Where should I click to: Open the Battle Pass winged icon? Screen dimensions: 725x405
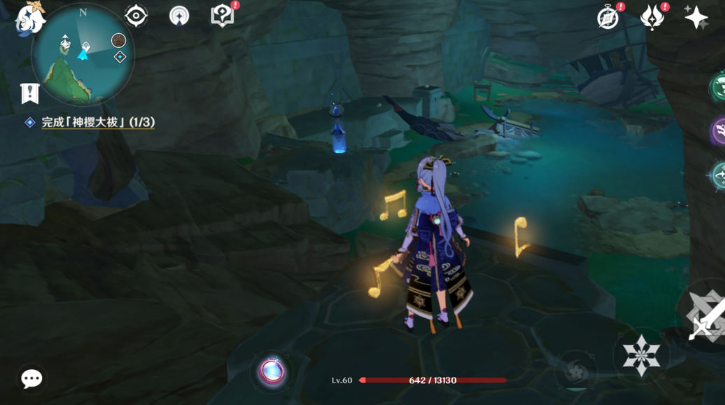[652, 16]
